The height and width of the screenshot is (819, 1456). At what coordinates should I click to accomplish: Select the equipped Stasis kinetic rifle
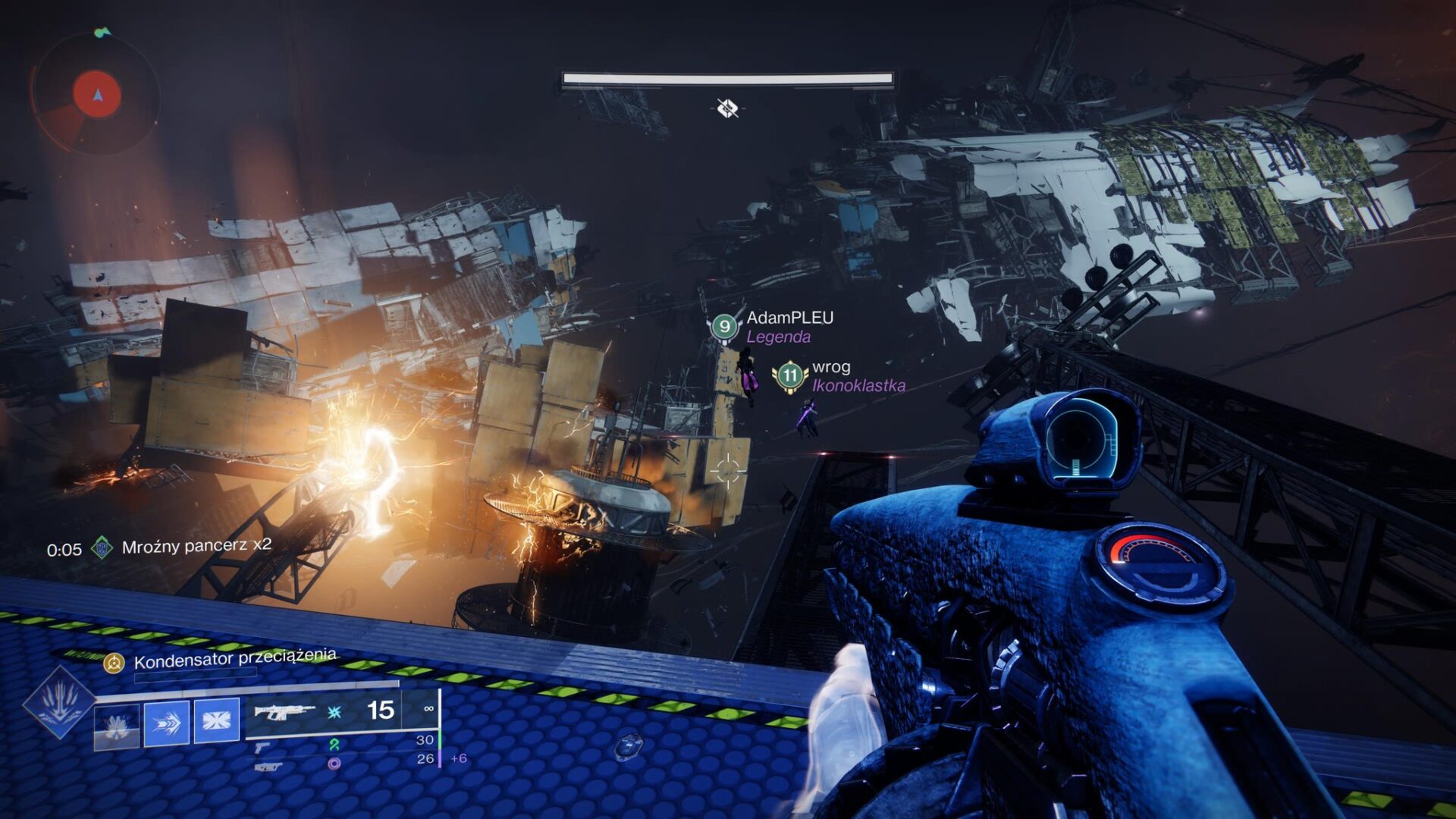click(x=284, y=712)
